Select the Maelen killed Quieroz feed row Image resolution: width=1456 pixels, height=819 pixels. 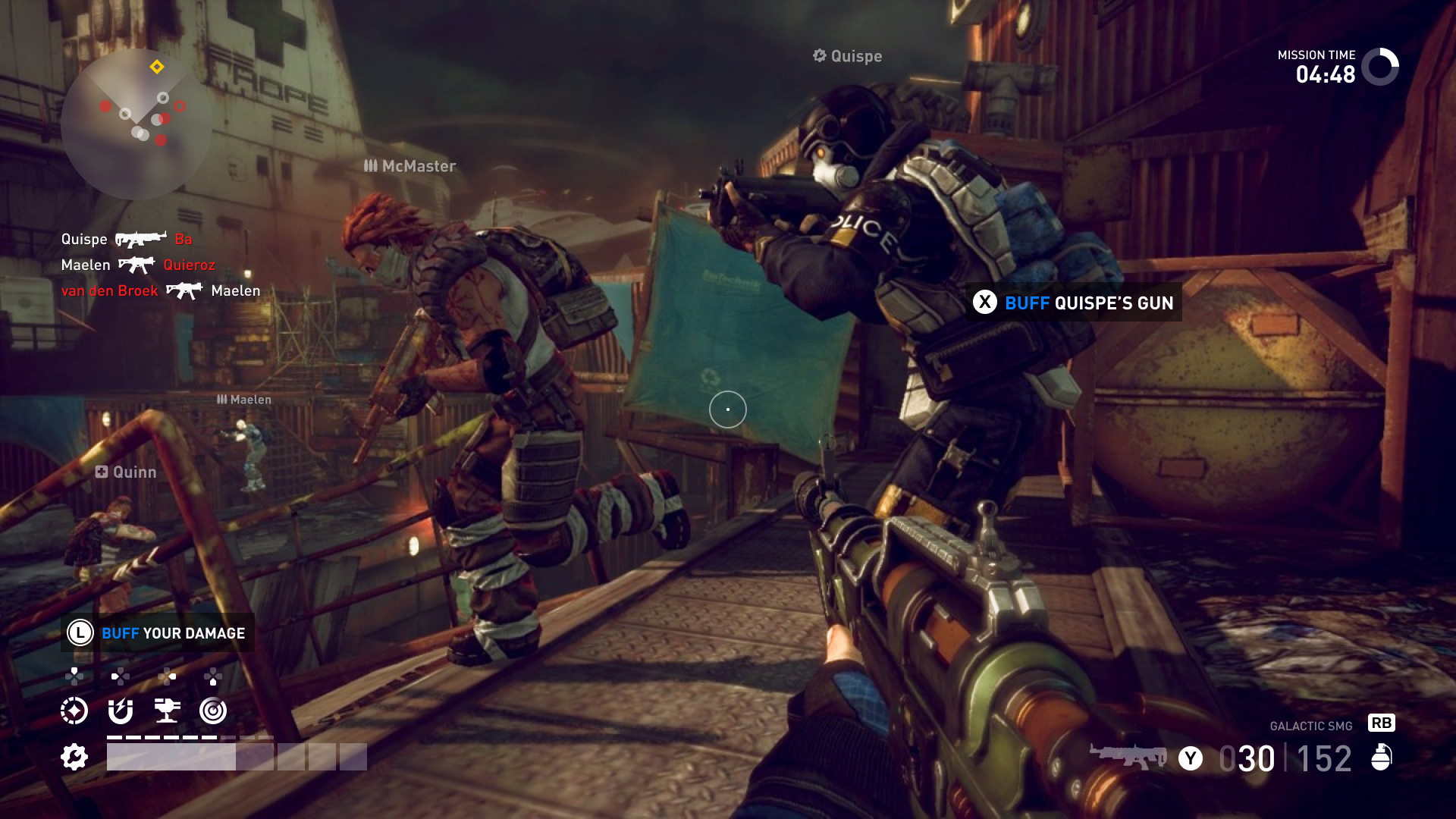pos(138,265)
